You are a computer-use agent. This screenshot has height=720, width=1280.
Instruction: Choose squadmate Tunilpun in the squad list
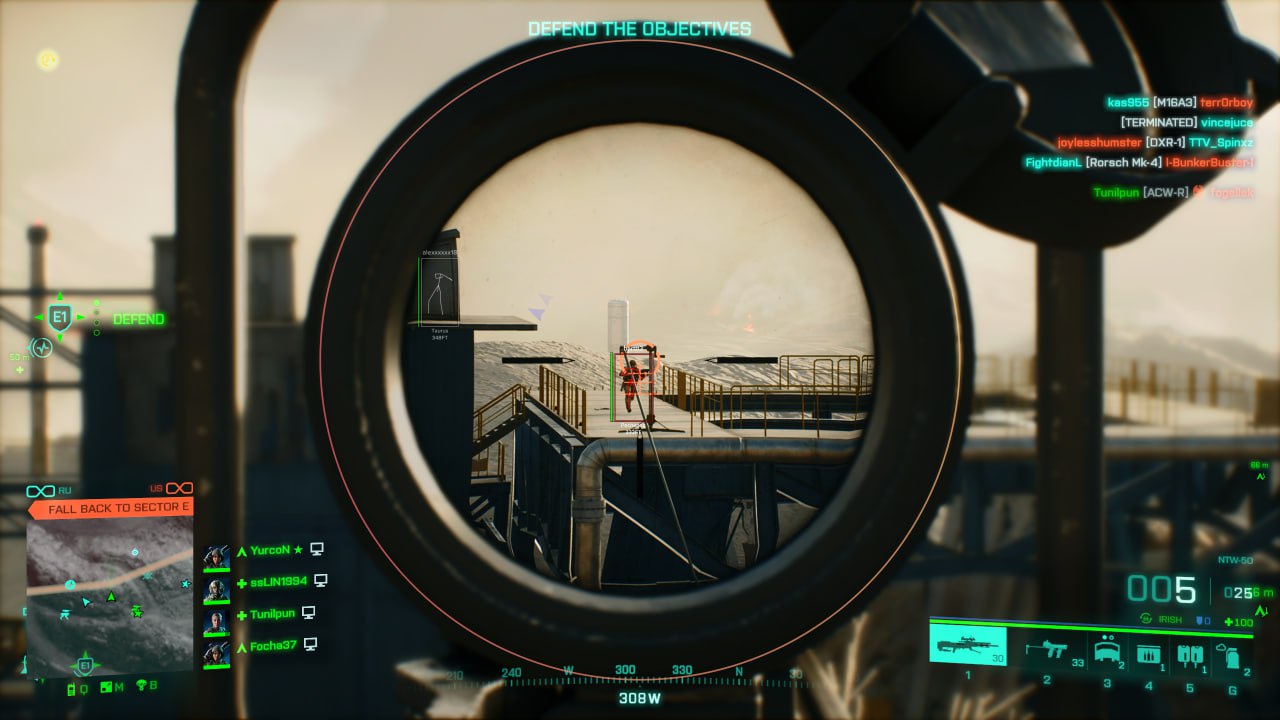(x=272, y=613)
